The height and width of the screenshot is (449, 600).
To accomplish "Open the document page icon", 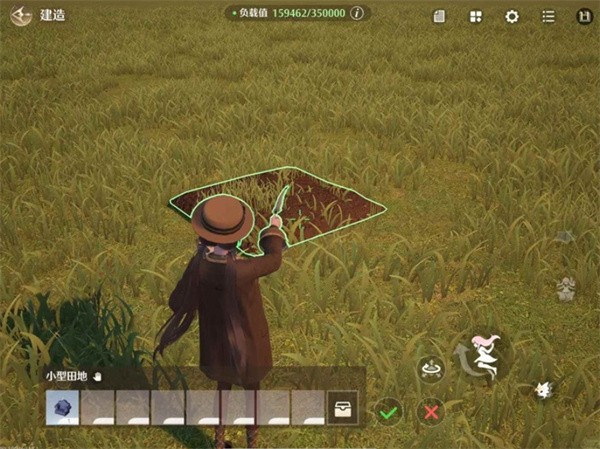I will click(439, 16).
